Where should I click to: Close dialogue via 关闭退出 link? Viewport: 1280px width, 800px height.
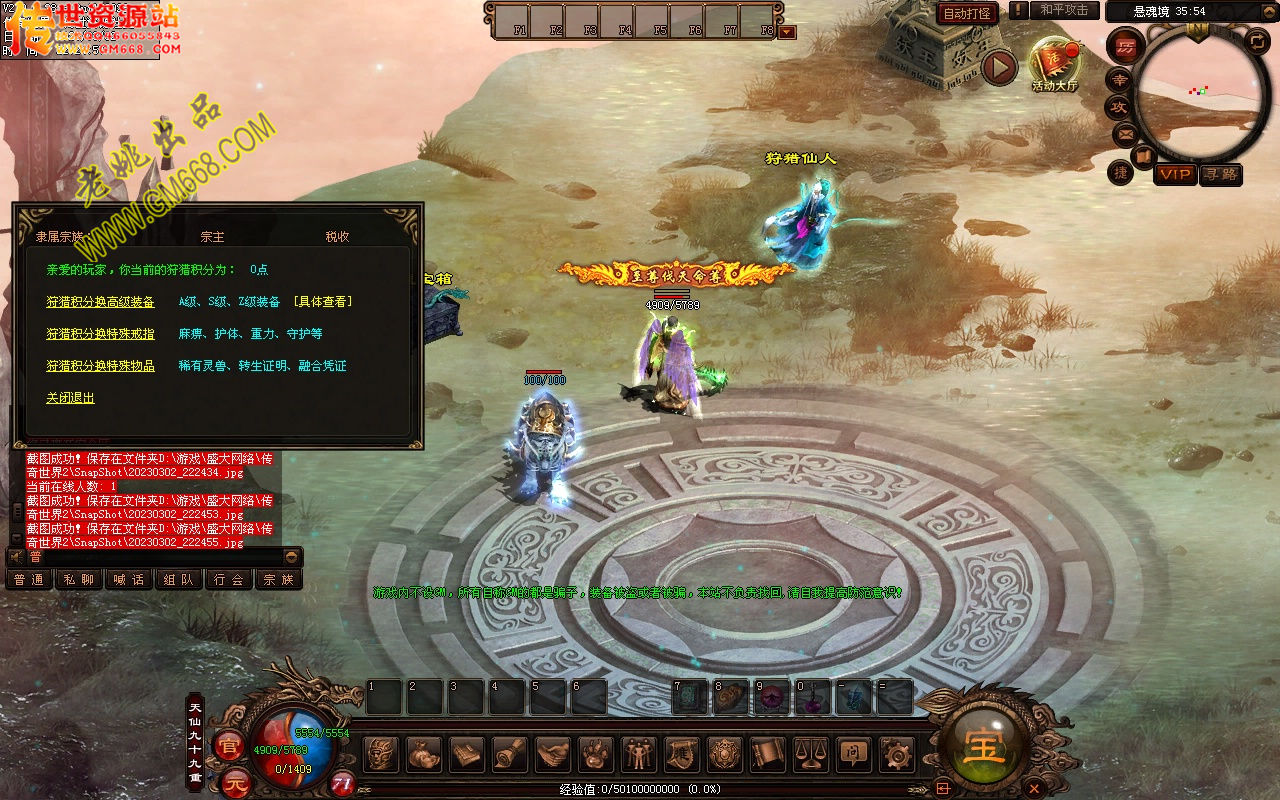pyautogui.click(x=70, y=398)
